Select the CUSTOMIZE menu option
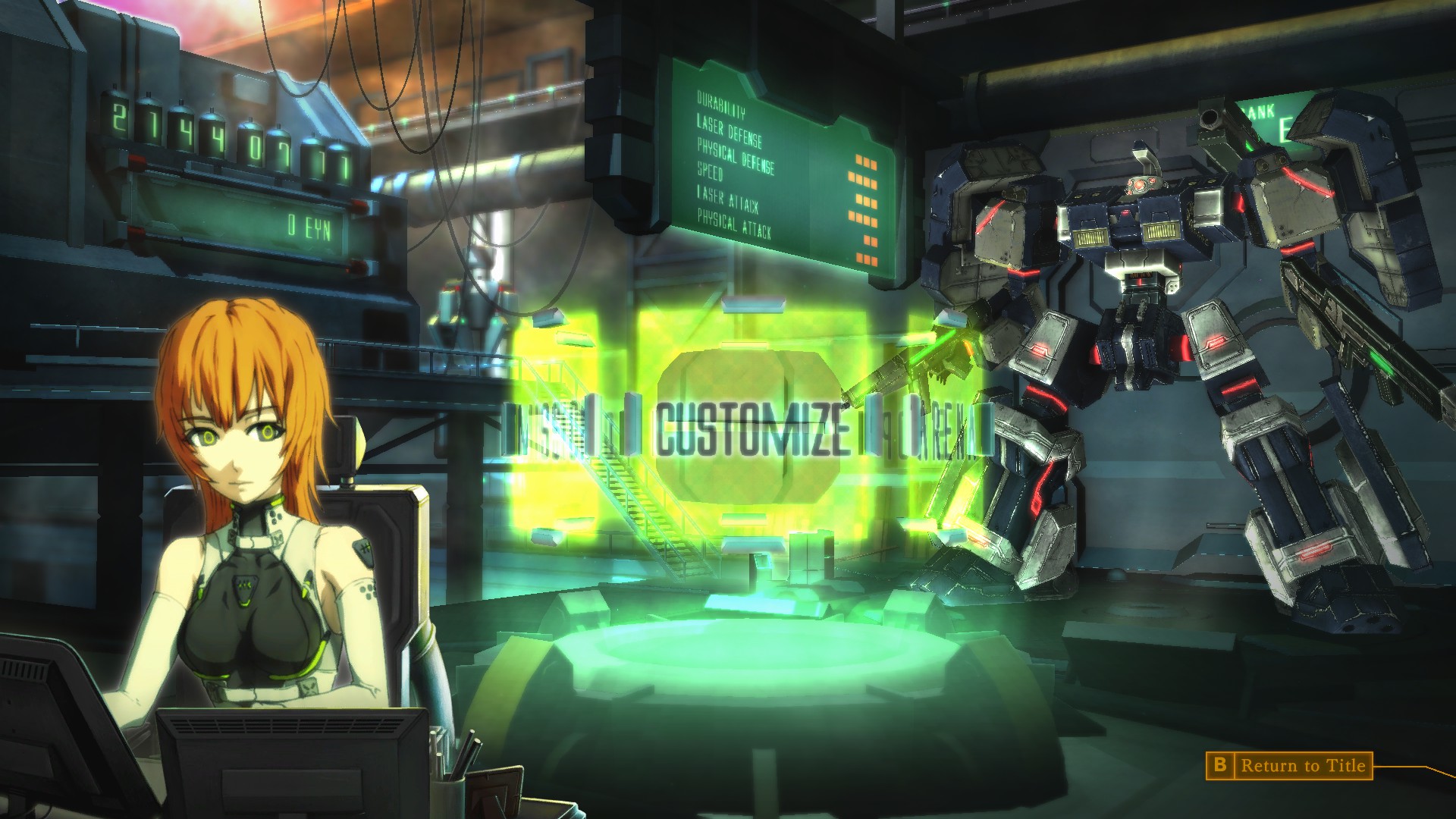 [751, 432]
